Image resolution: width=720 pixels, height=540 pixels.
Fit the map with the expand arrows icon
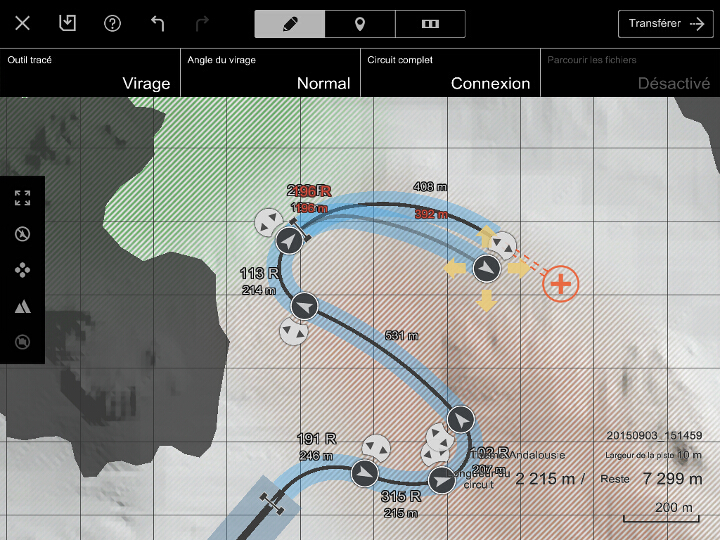point(22,198)
